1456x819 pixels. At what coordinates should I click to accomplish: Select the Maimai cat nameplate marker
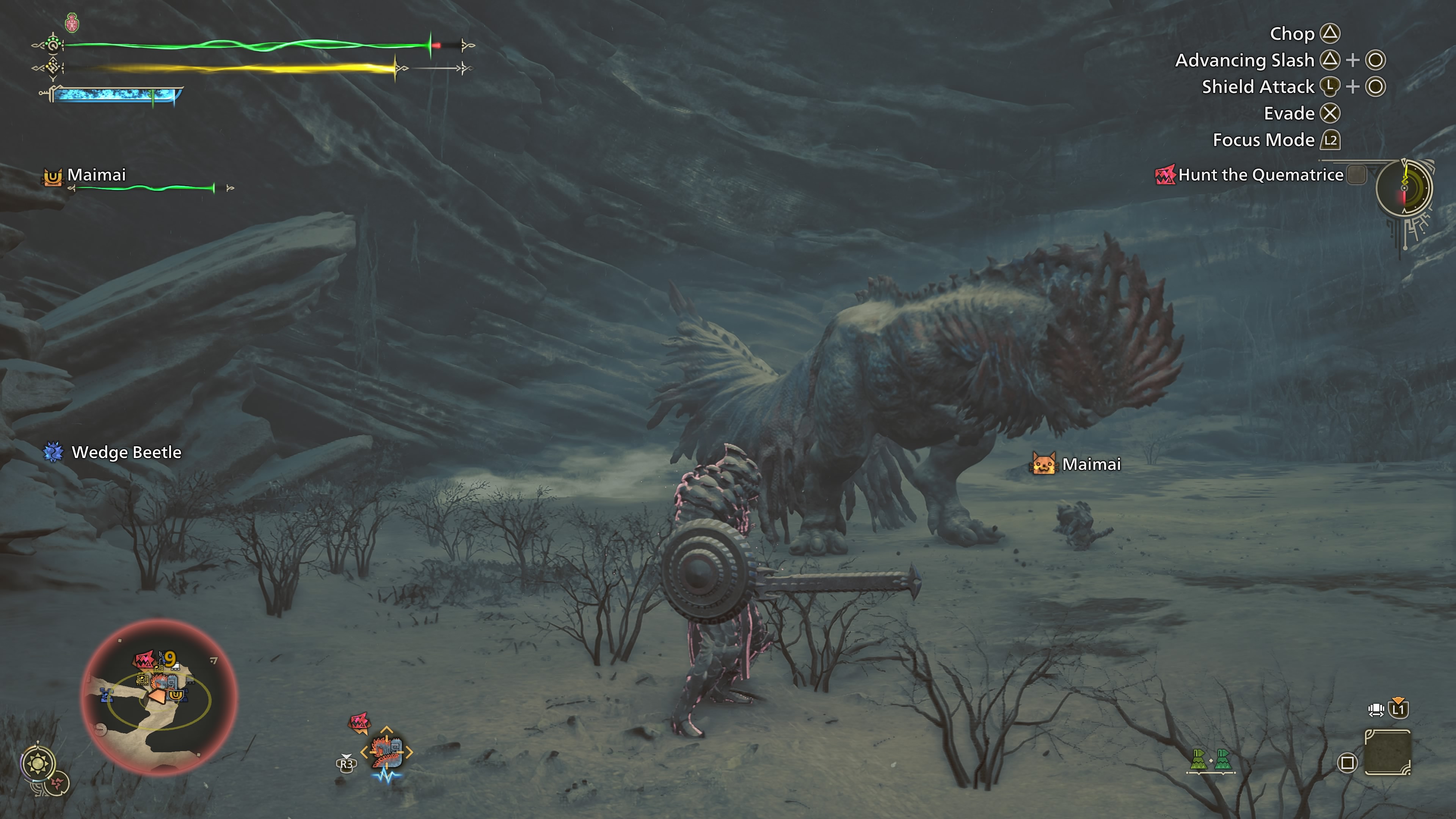pyautogui.click(x=1043, y=464)
